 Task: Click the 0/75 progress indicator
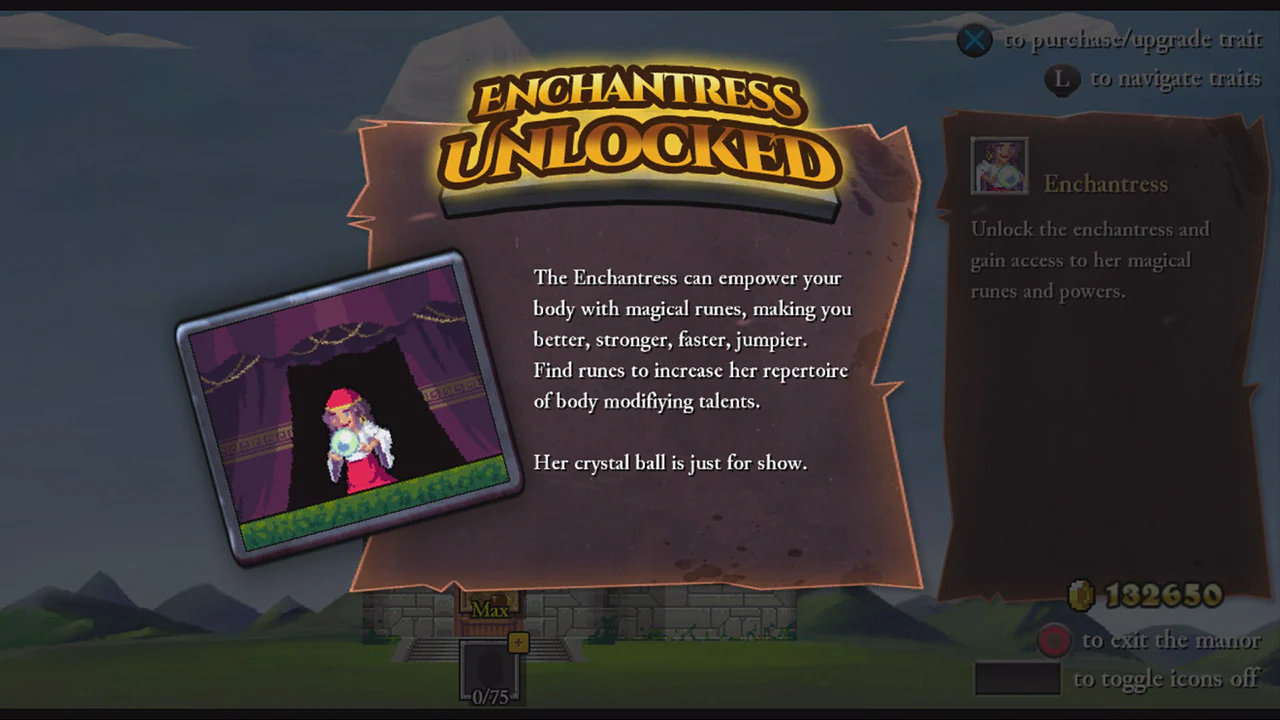[x=489, y=696]
